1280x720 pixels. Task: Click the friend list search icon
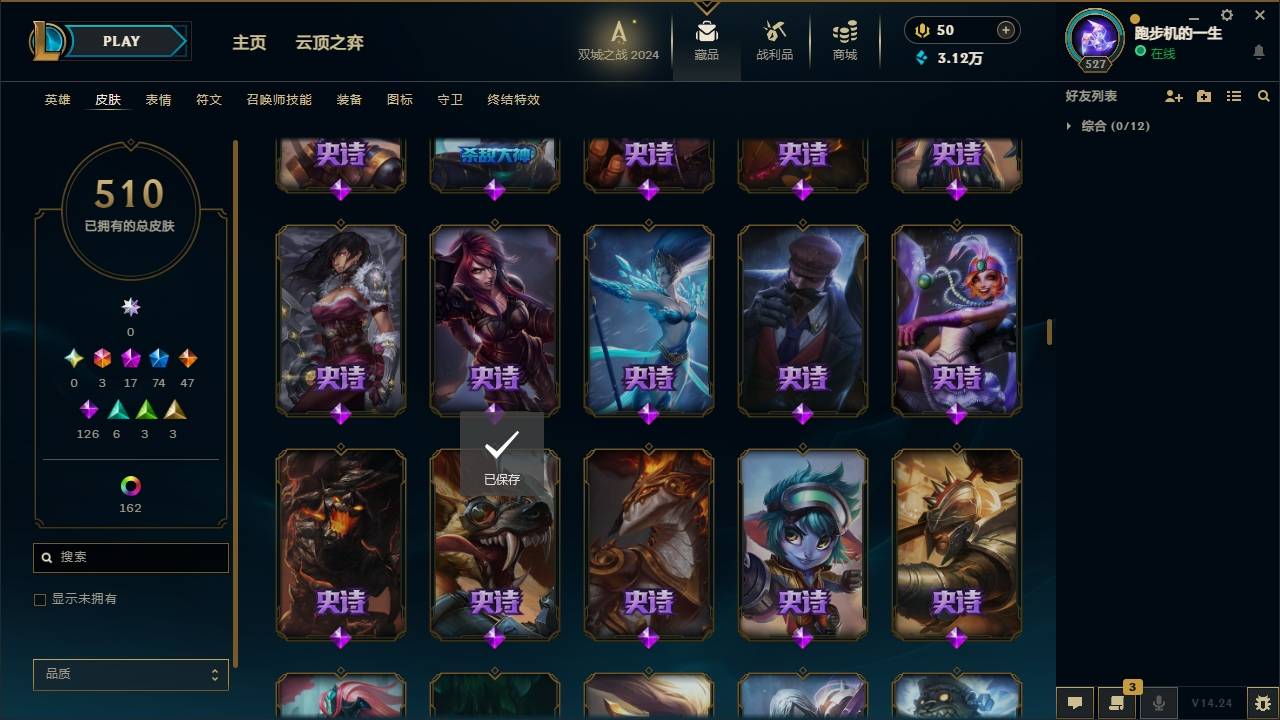[1264, 95]
